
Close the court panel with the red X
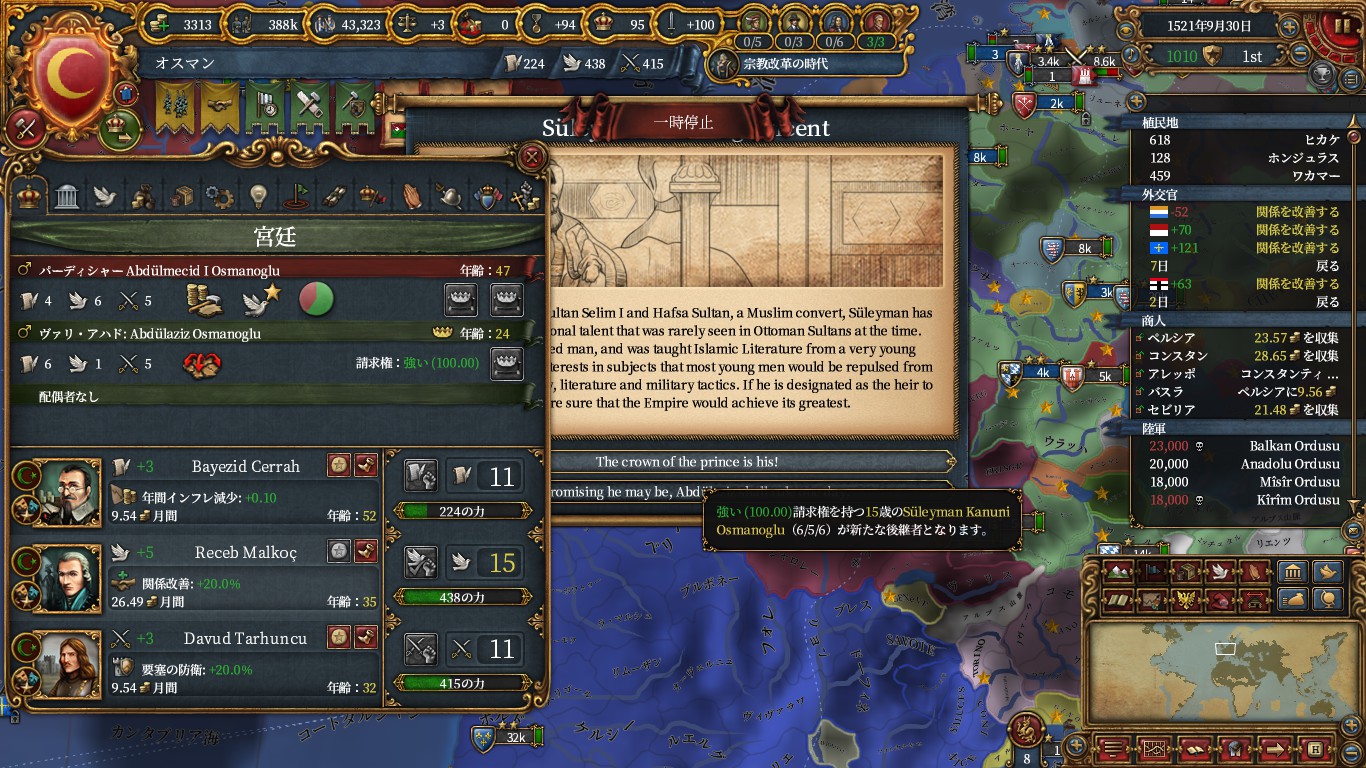[x=533, y=156]
